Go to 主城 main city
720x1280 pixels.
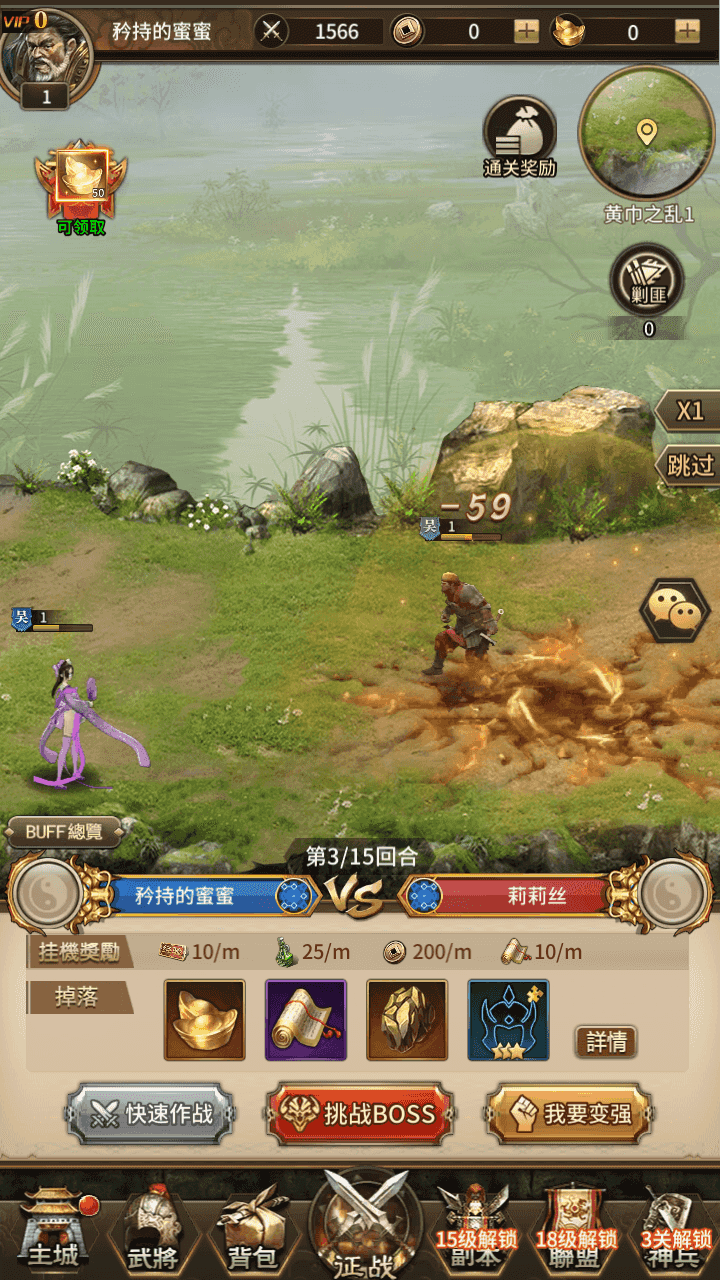53,1227
